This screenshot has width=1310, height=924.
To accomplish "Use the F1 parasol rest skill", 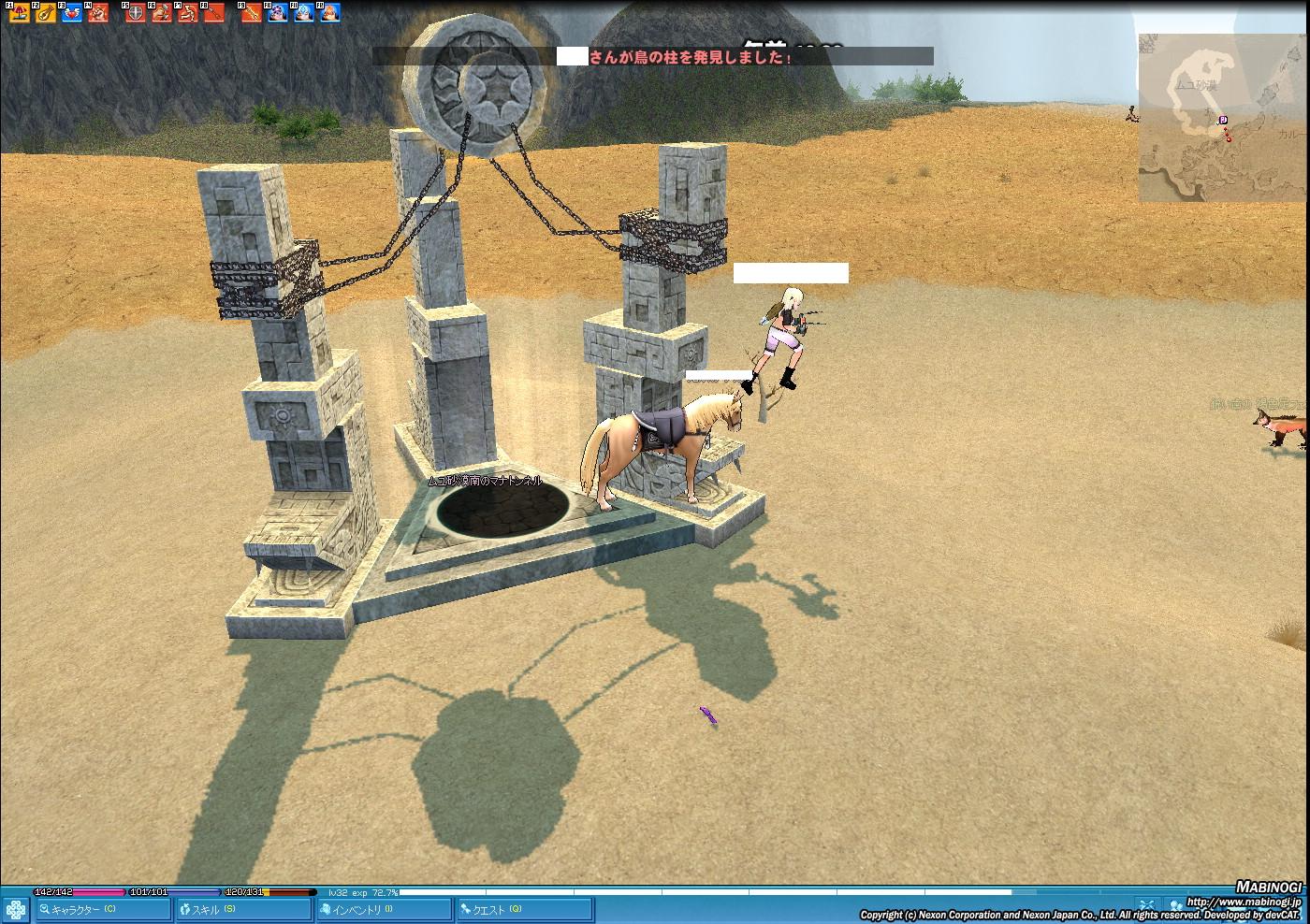I will click(19, 13).
